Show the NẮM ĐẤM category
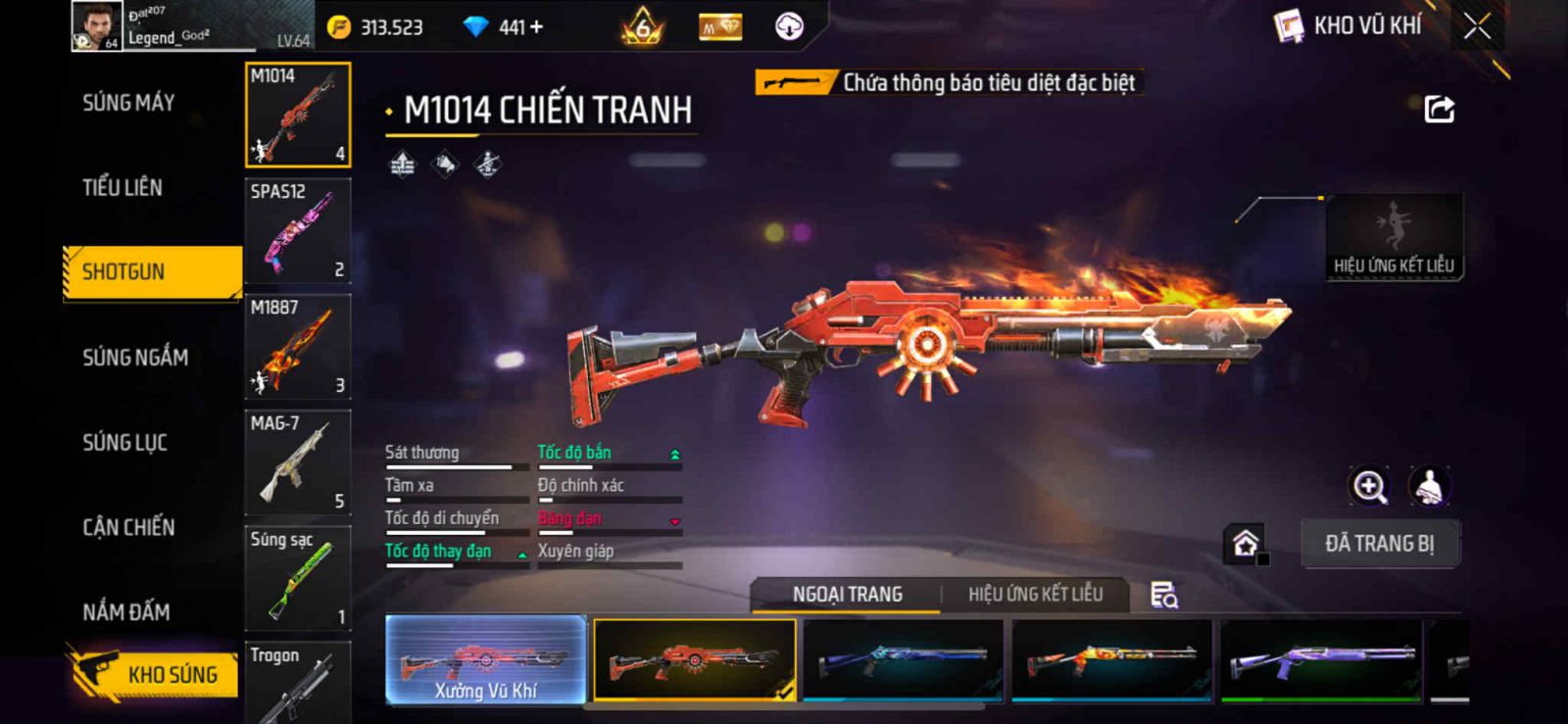 (x=126, y=612)
